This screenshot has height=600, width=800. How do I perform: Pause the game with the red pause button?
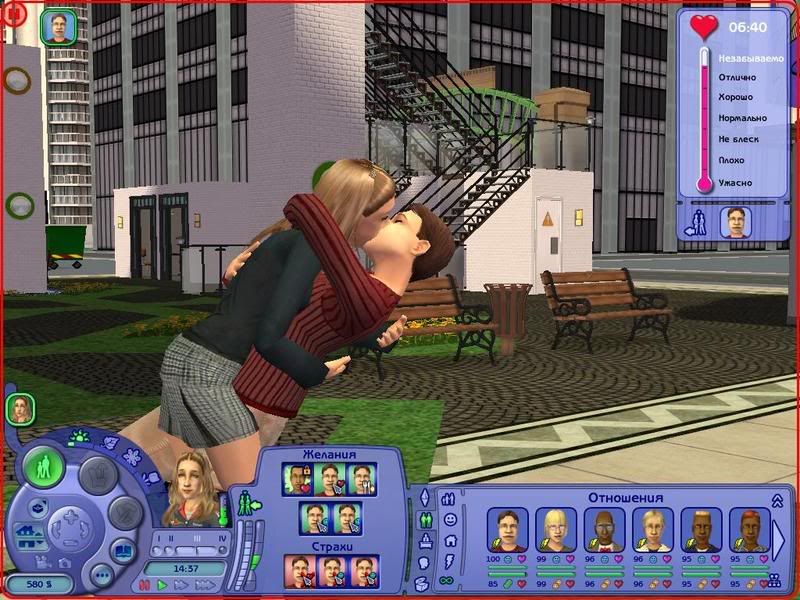(143, 584)
